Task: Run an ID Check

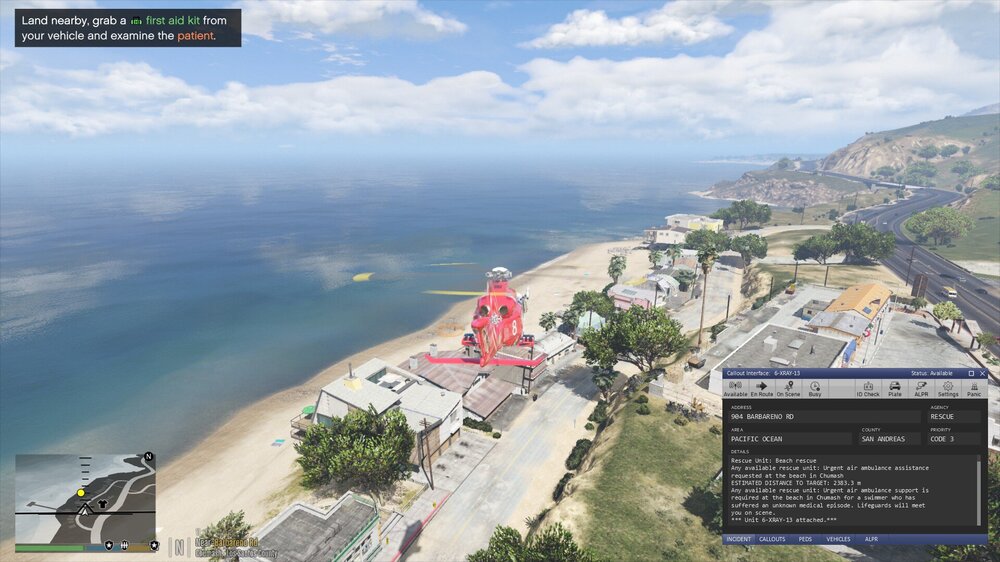Action: 868,389
